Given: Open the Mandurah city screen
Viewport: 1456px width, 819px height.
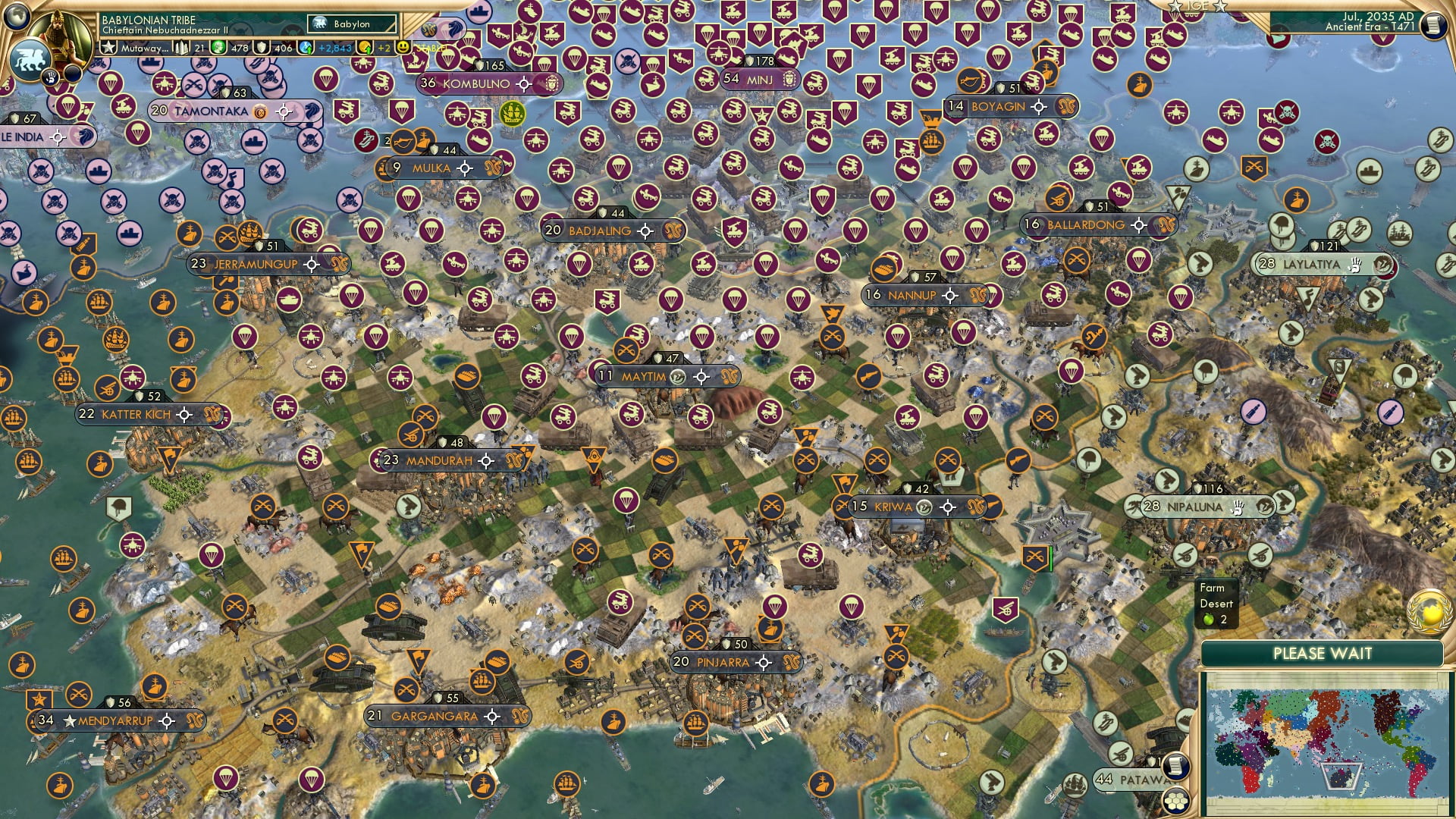Looking at the screenshot, I should point(441,460).
